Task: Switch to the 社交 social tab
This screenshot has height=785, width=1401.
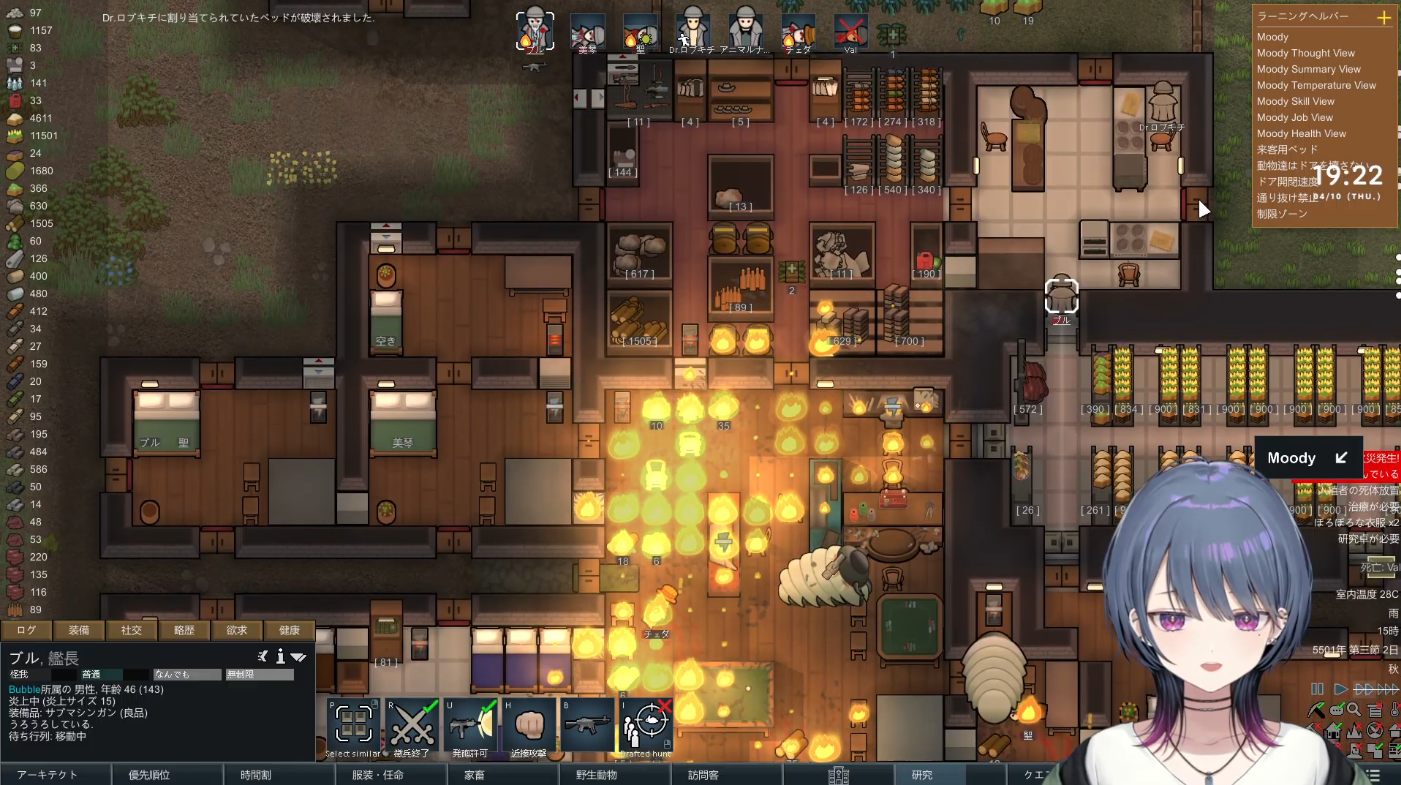Action: coord(131,630)
